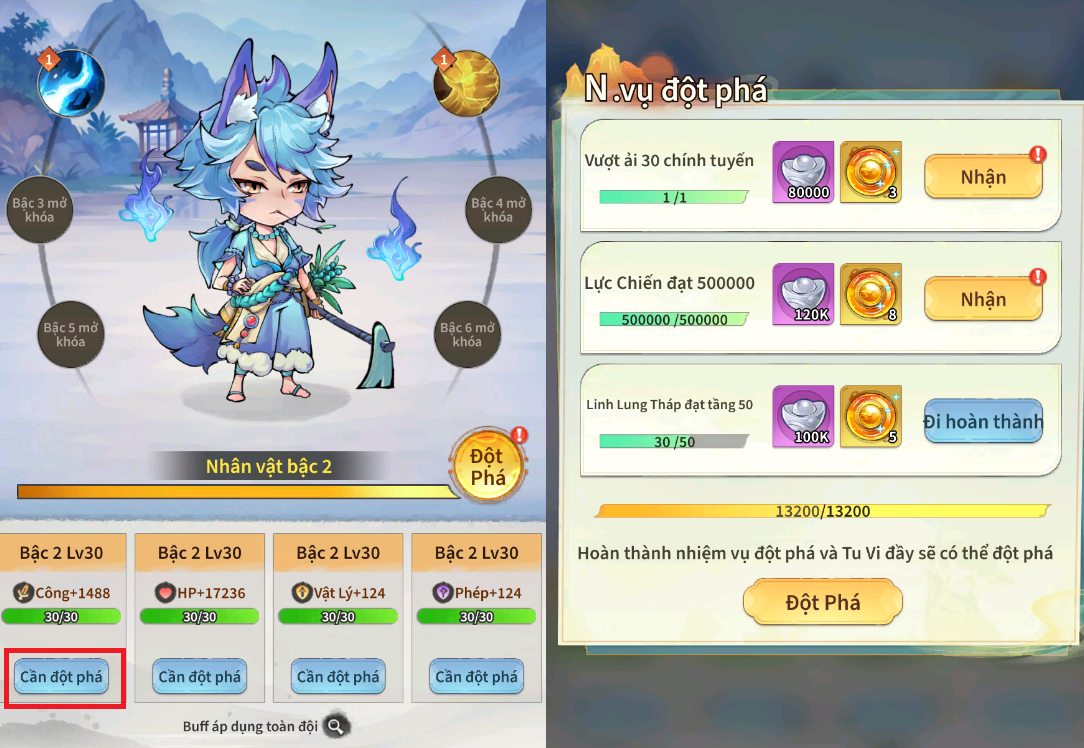Tap the locked Bậc 5 mở khóa node
1084x748 pixels.
click(71, 334)
